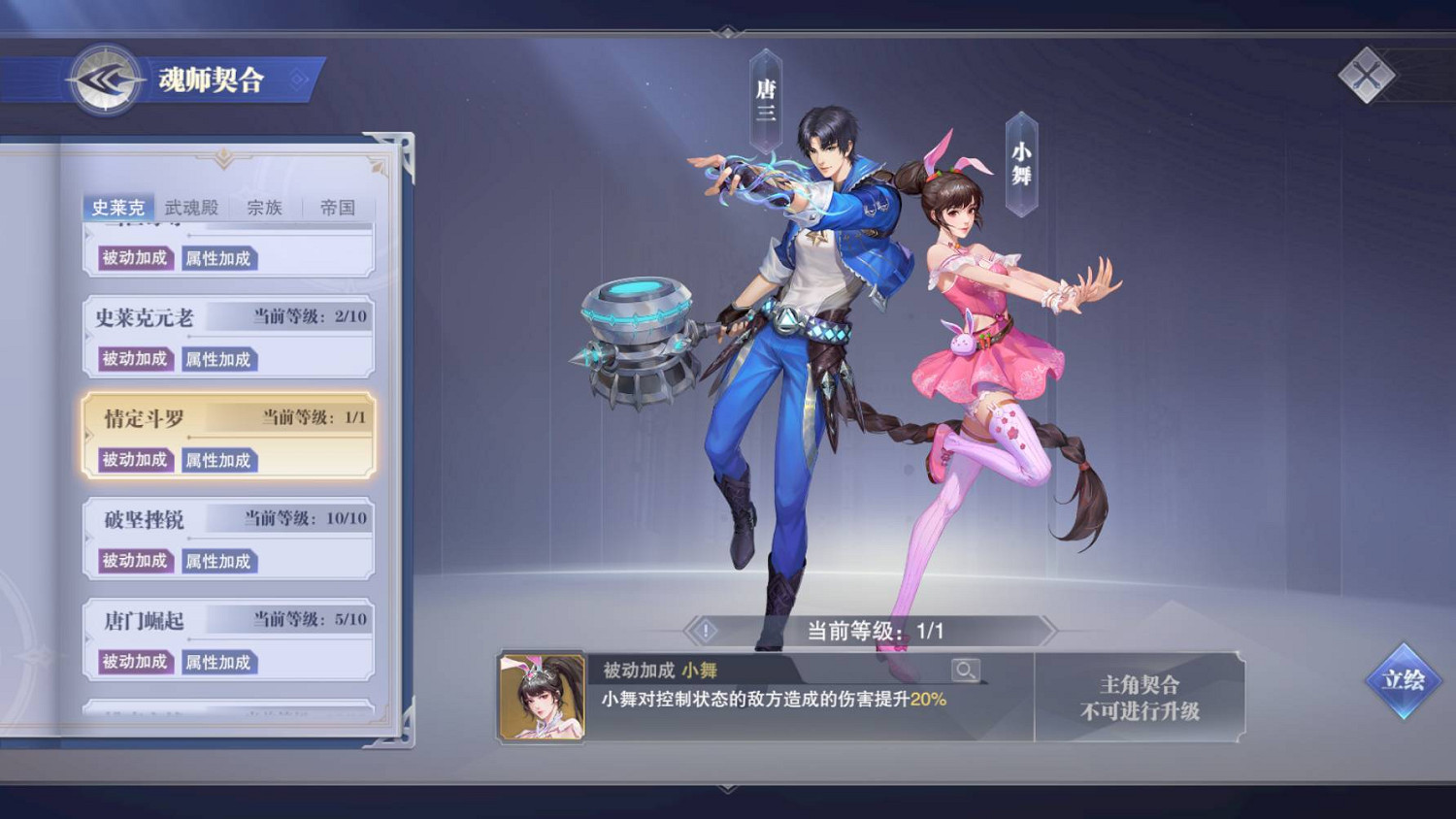Switch to the 宗族 tab
This screenshot has width=1456, height=819.
[264, 207]
